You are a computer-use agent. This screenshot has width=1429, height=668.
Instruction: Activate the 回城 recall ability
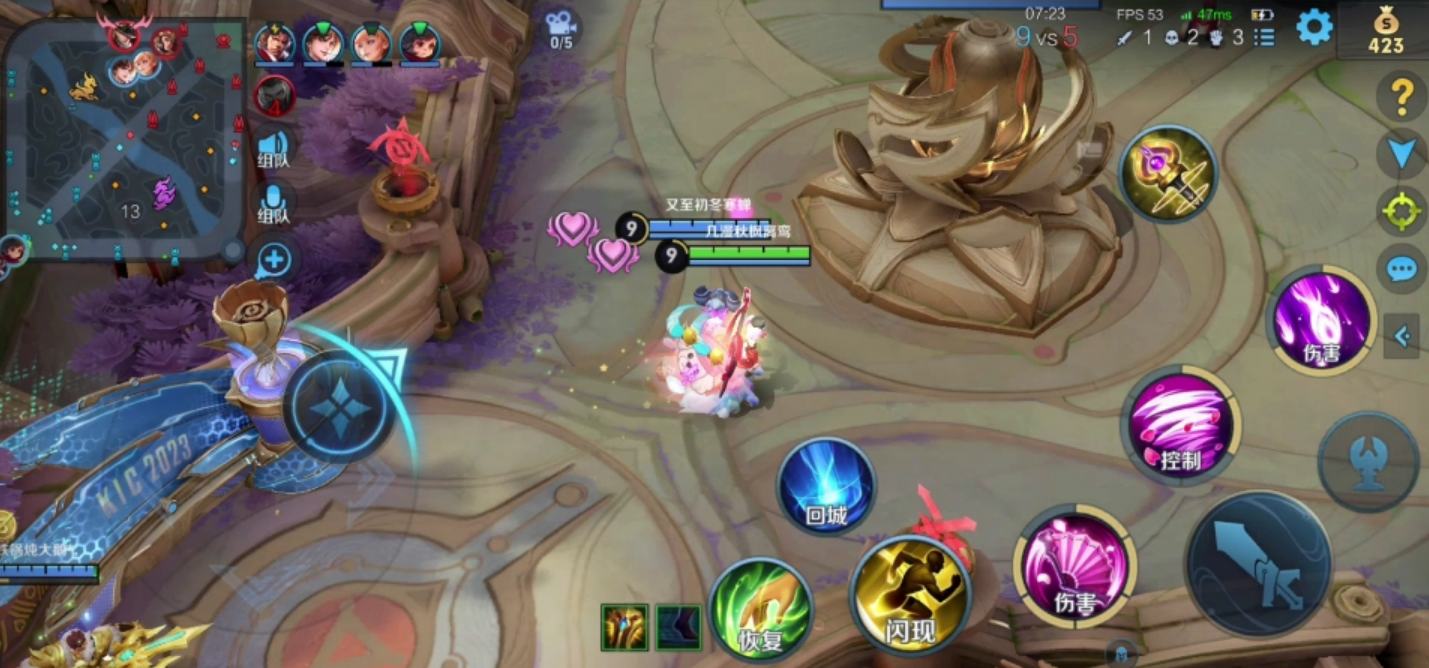coord(826,487)
